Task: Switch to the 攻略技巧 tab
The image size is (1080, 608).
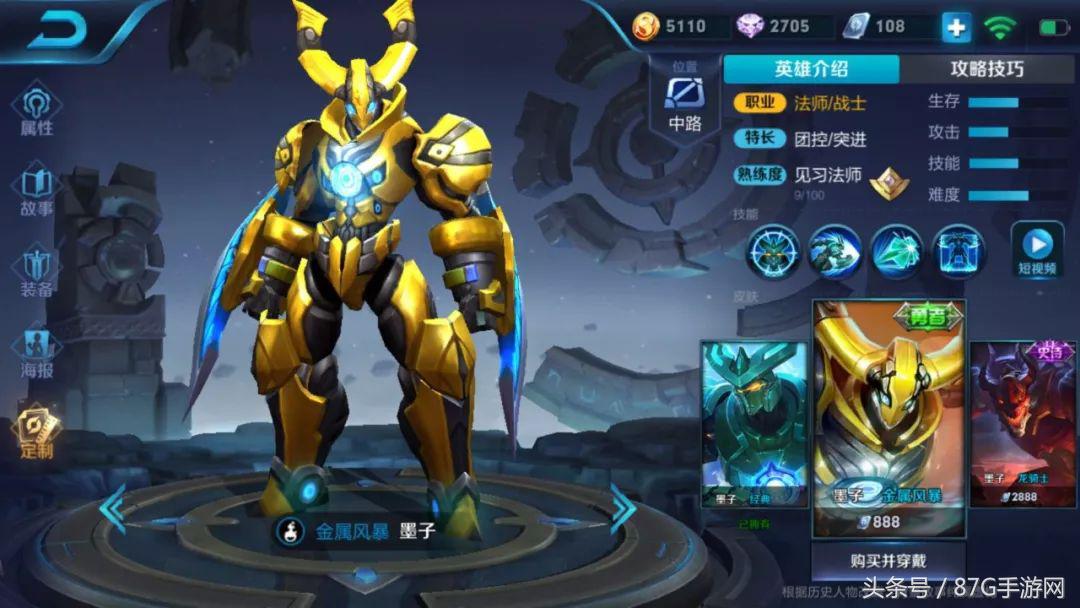Action: tap(986, 68)
